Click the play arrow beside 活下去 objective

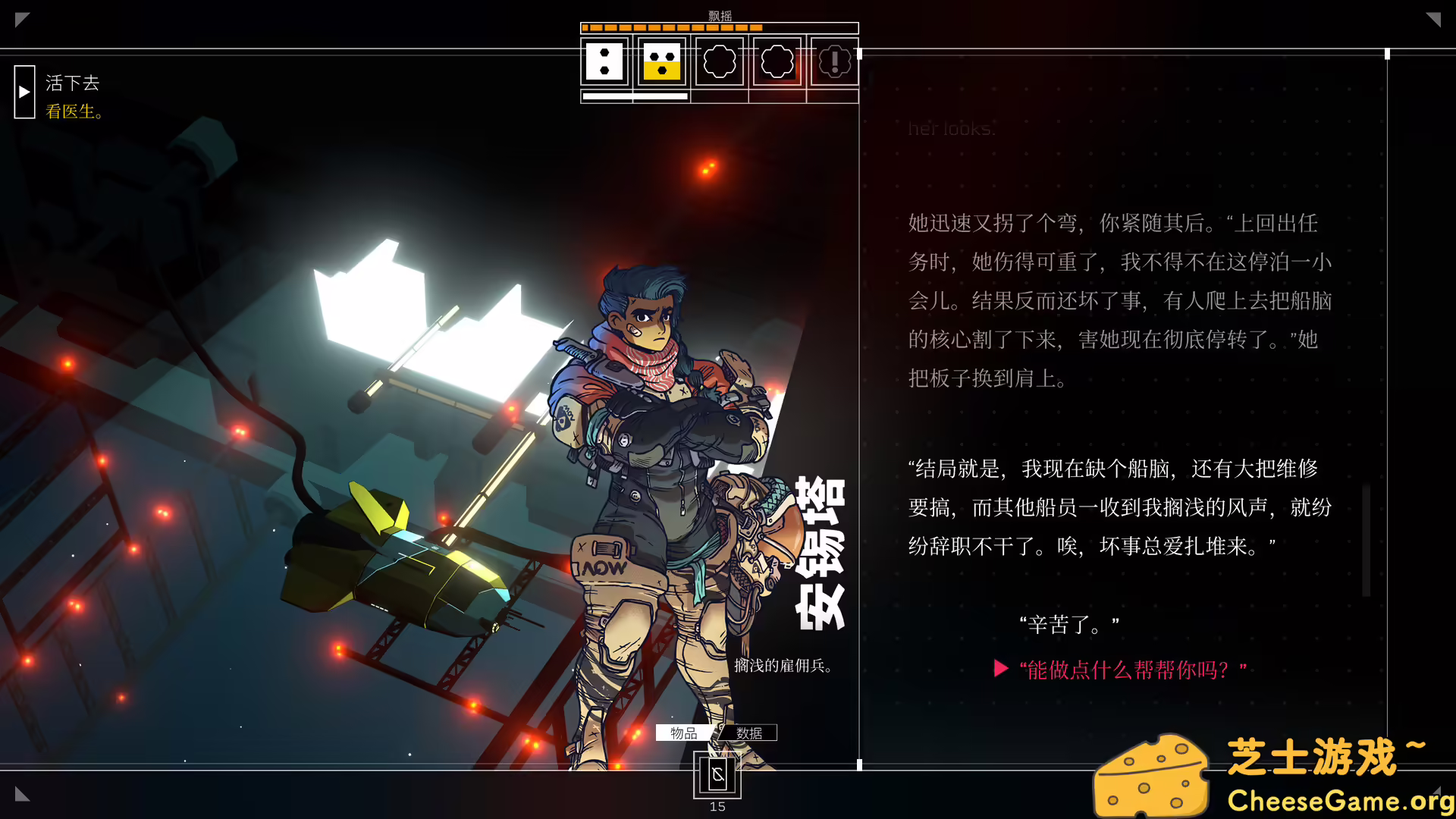click(x=24, y=92)
